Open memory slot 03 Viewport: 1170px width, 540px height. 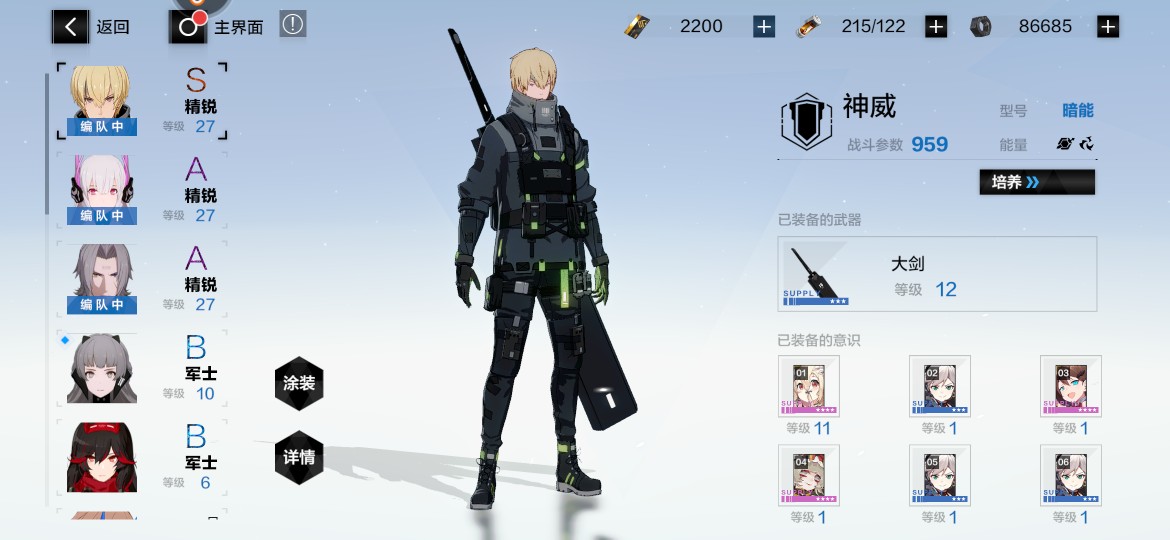[x=1070, y=386]
